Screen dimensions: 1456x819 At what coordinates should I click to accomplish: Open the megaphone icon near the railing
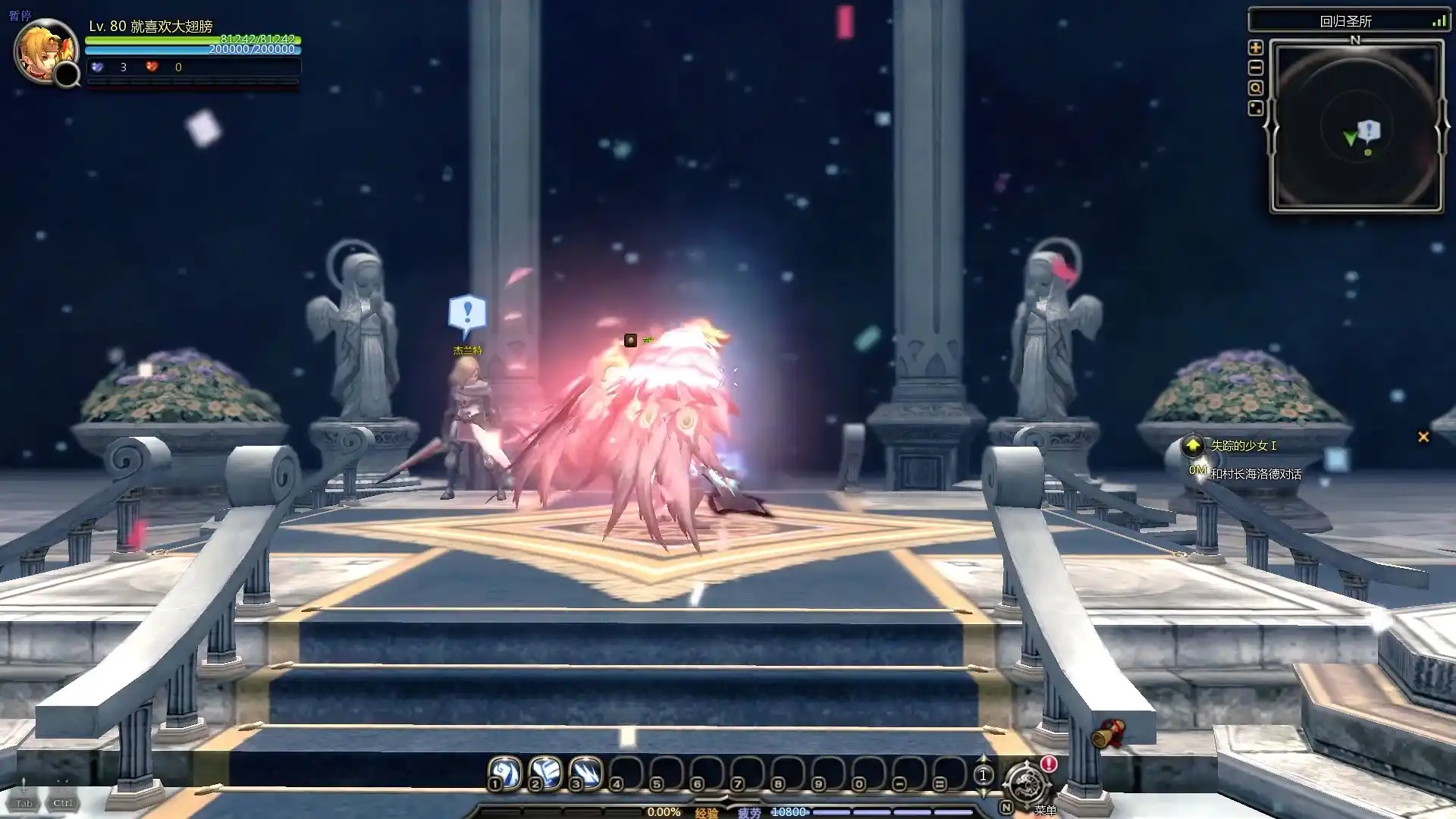(1109, 733)
